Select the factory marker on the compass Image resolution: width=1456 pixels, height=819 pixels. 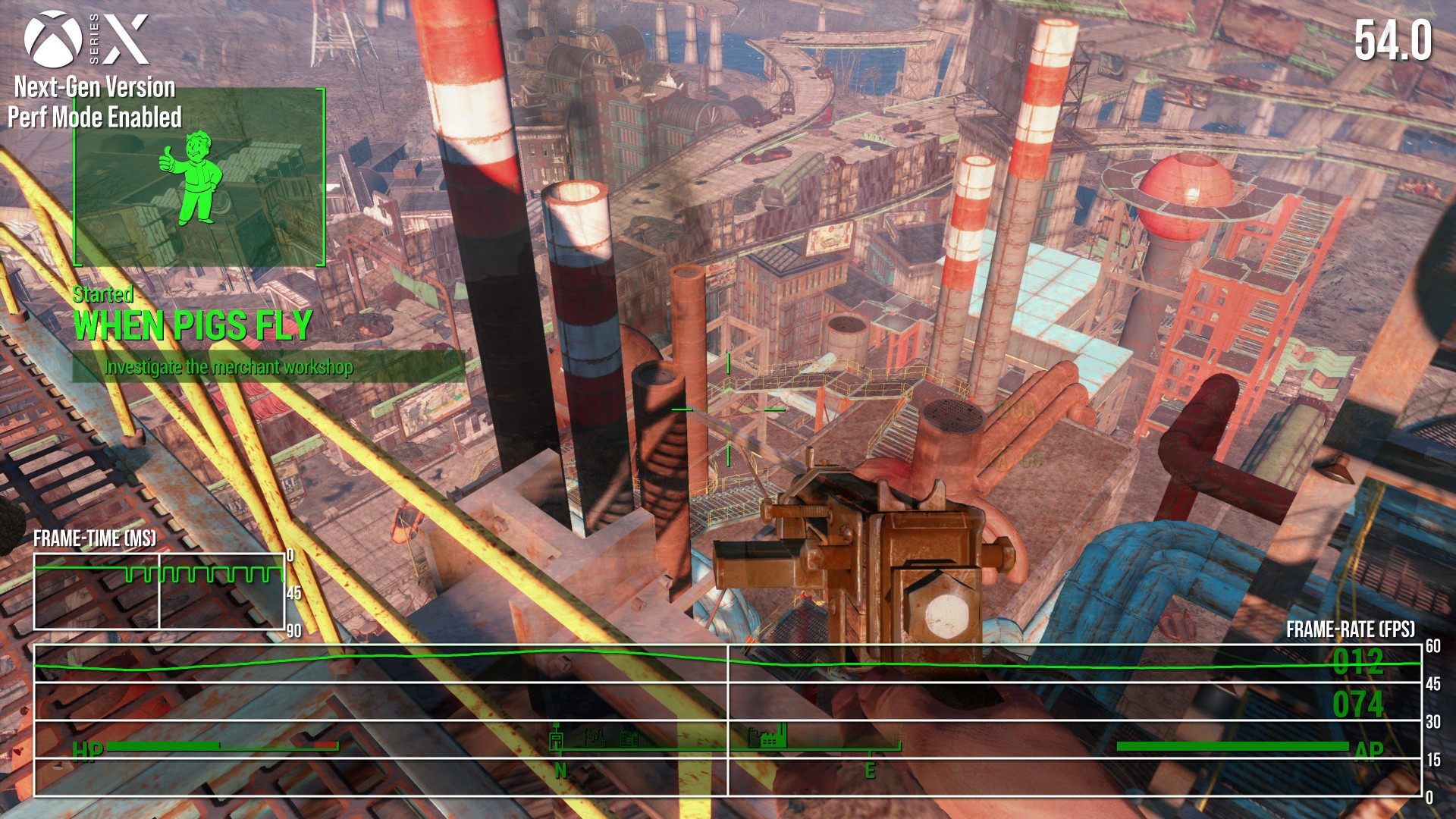tap(768, 736)
